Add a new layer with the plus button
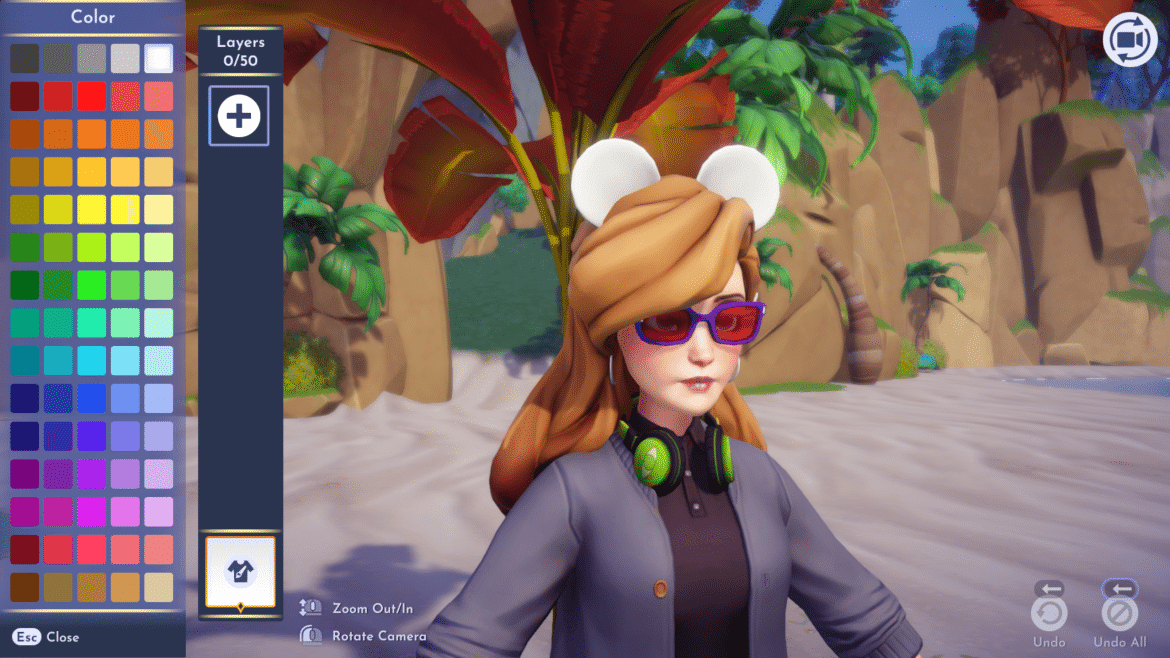Viewport: 1170px width, 658px height. 239,116
